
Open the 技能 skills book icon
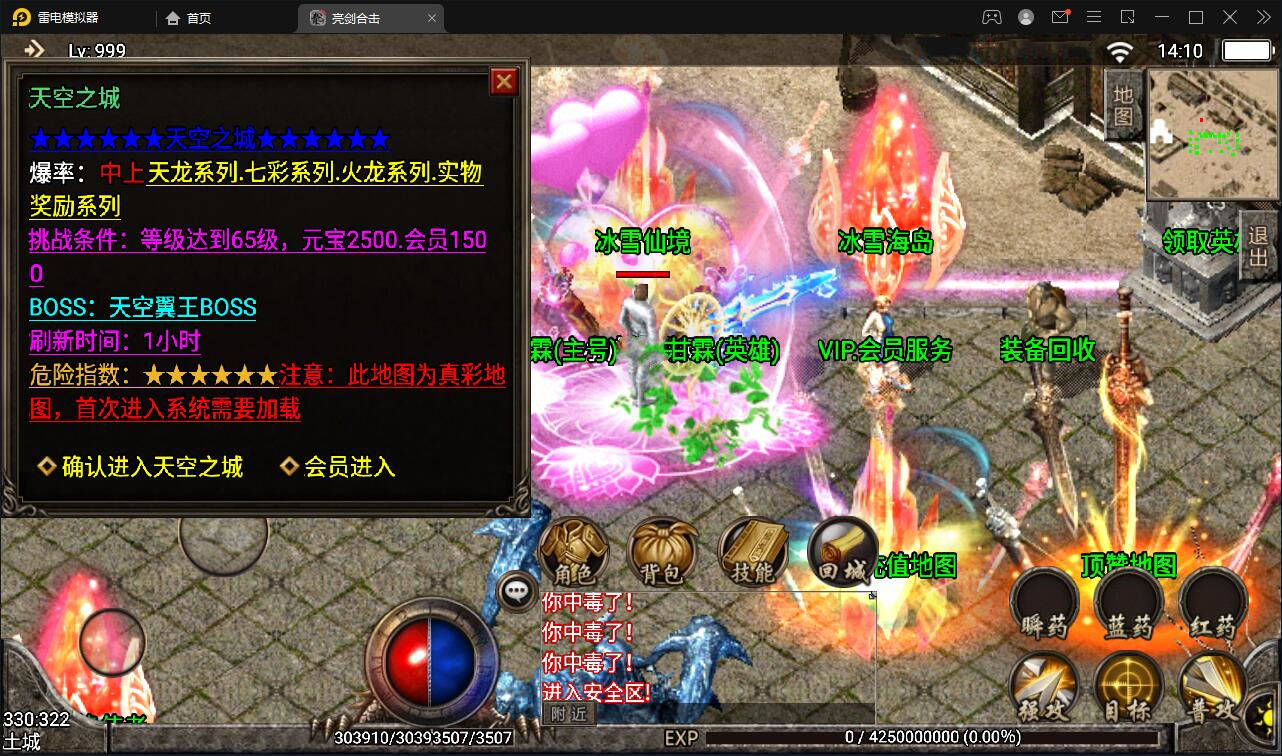pyautogui.click(x=753, y=555)
